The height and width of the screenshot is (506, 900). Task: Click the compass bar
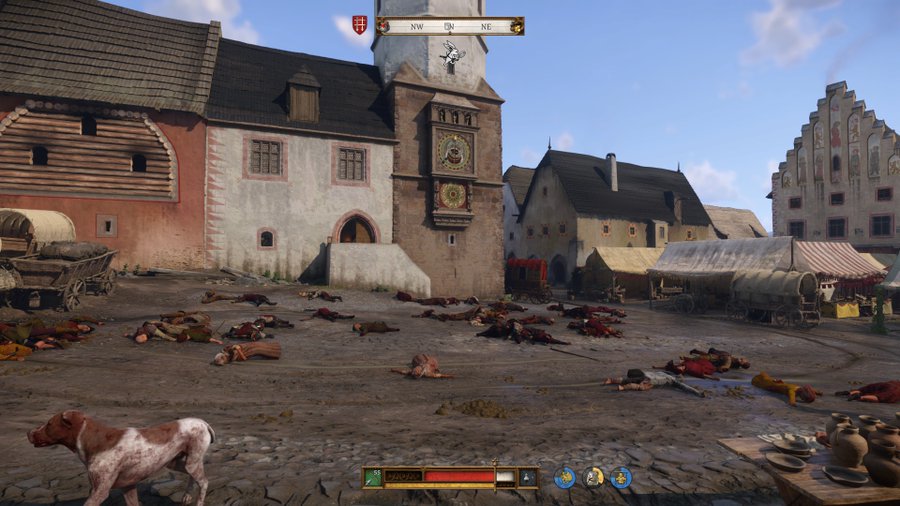click(450, 26)
